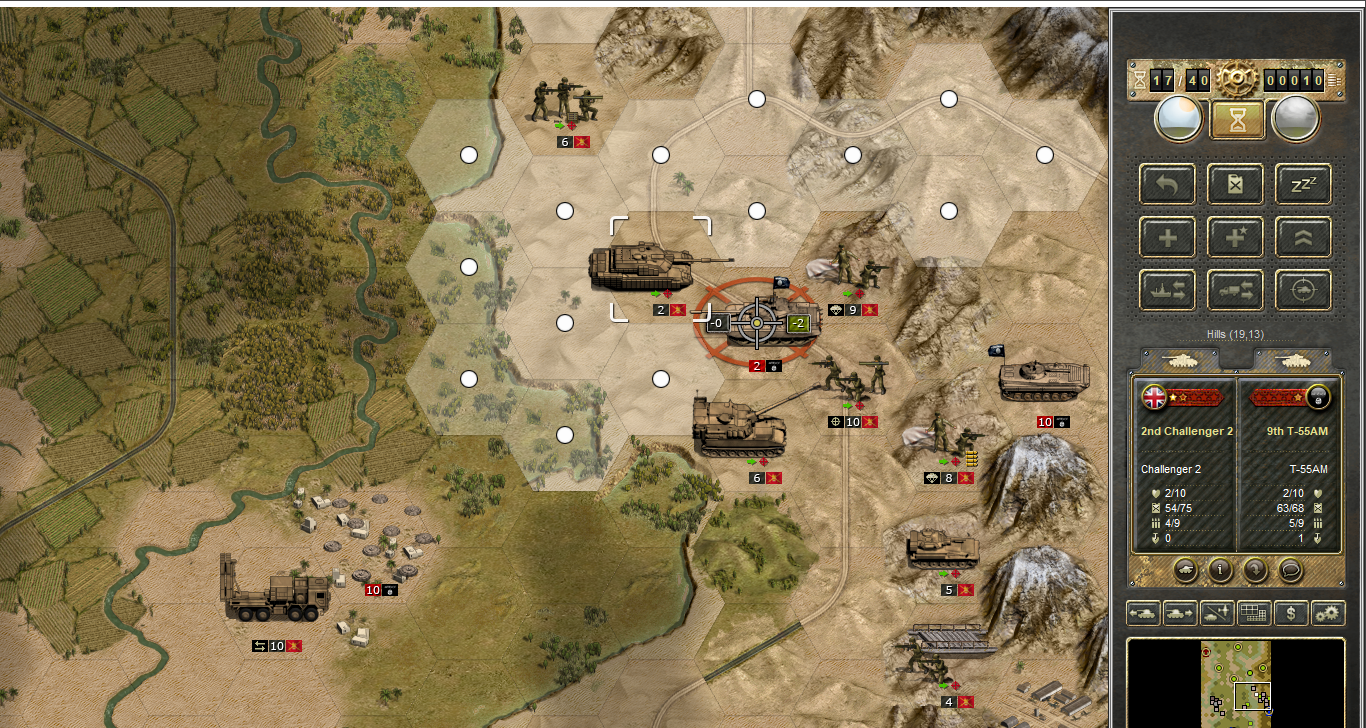
Task: Put the unit to sleep with ZZZ button
Action: pyautogui.click(x=1303, y=184)
